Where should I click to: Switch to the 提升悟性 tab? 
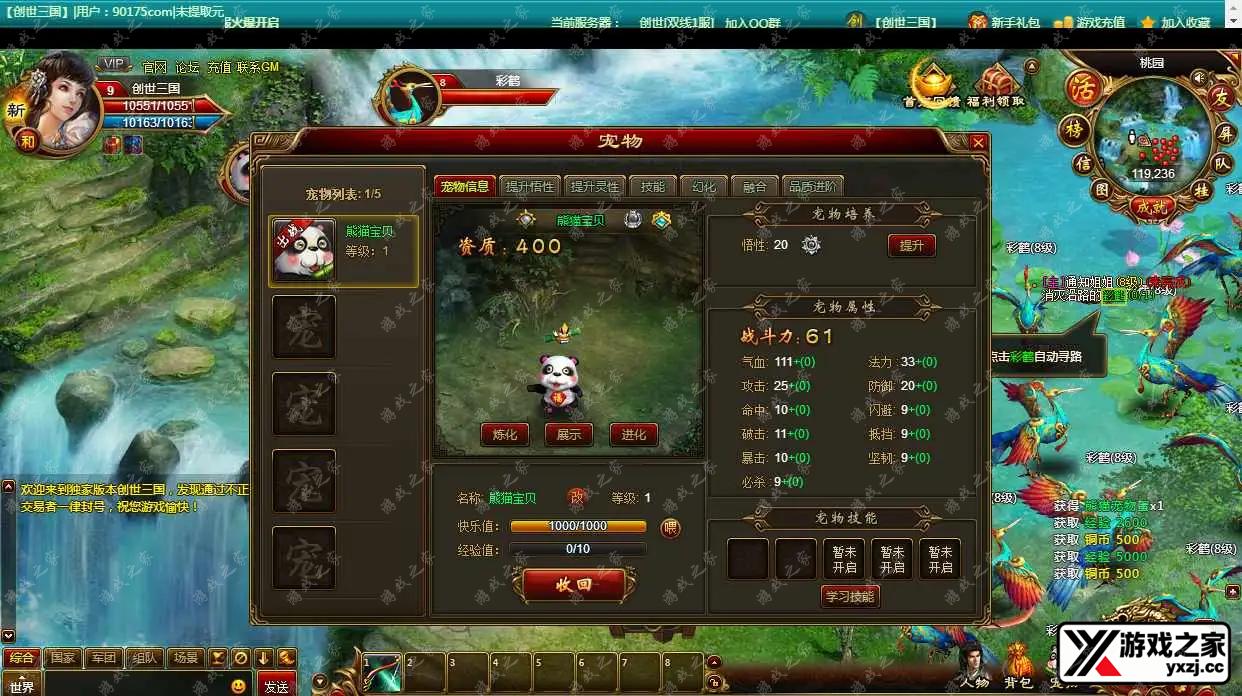pos(529,187)
